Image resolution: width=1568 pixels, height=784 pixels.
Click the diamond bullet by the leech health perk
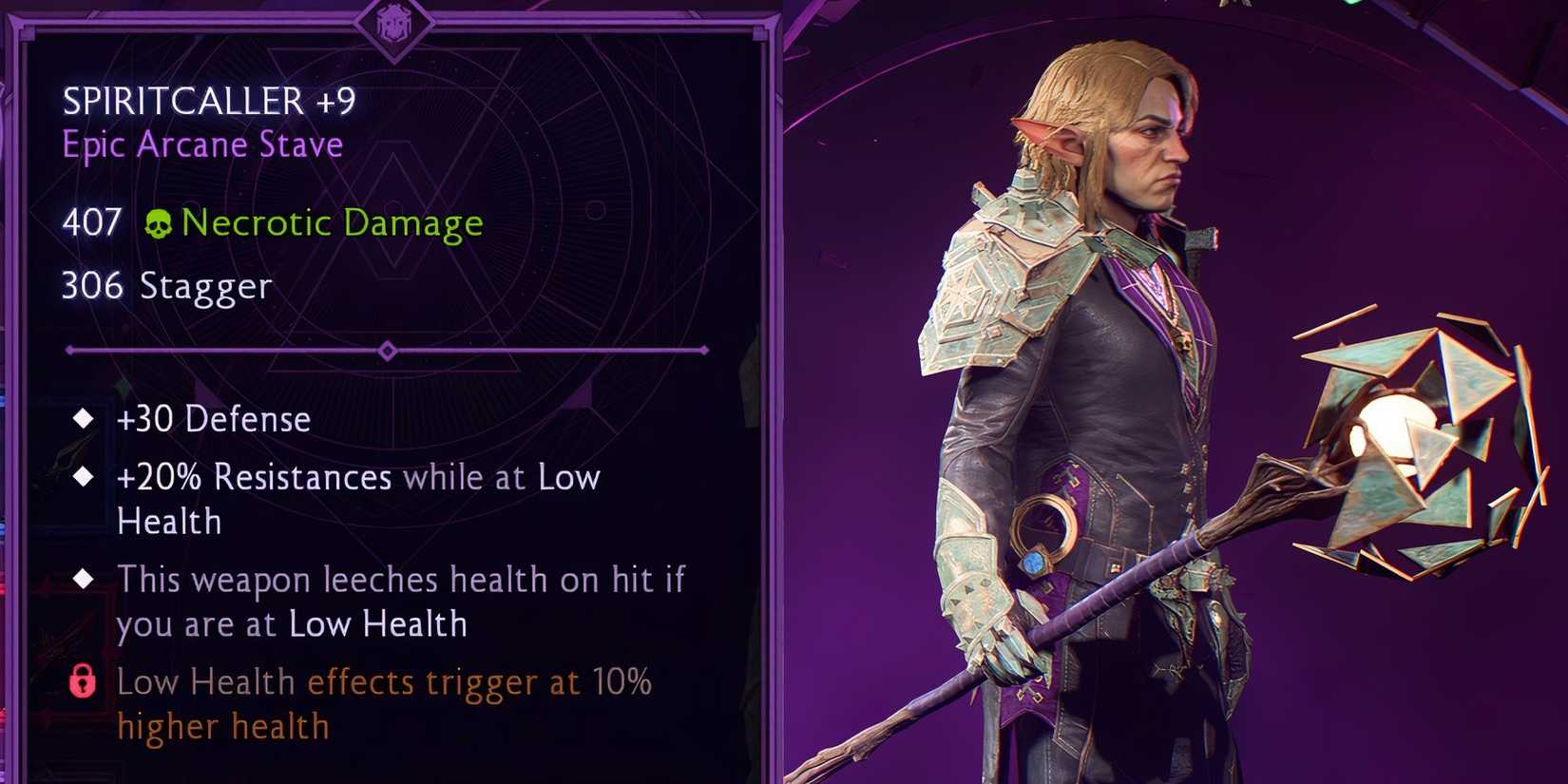(85, 577)
